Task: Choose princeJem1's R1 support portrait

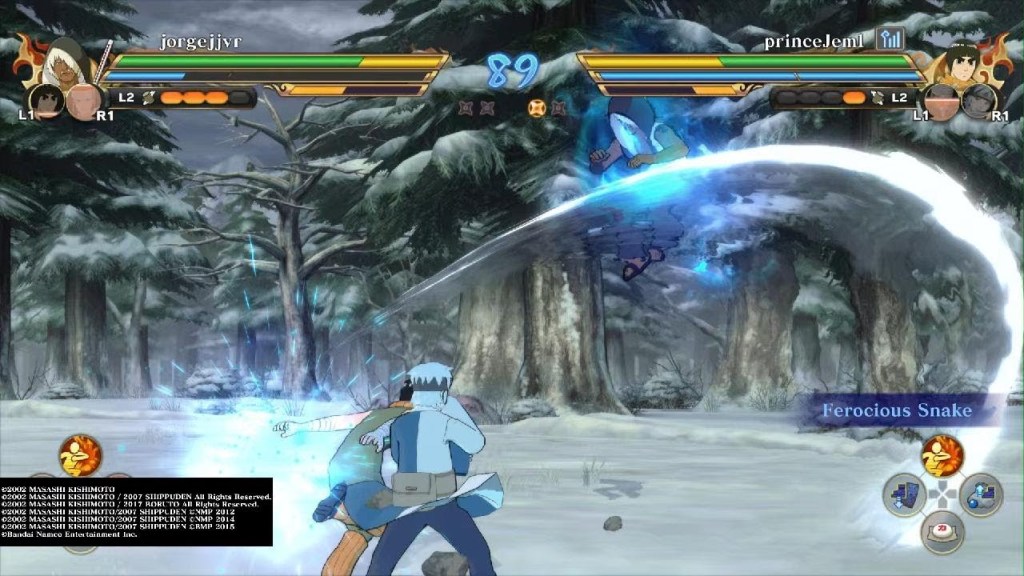Action: coord(978,101)
